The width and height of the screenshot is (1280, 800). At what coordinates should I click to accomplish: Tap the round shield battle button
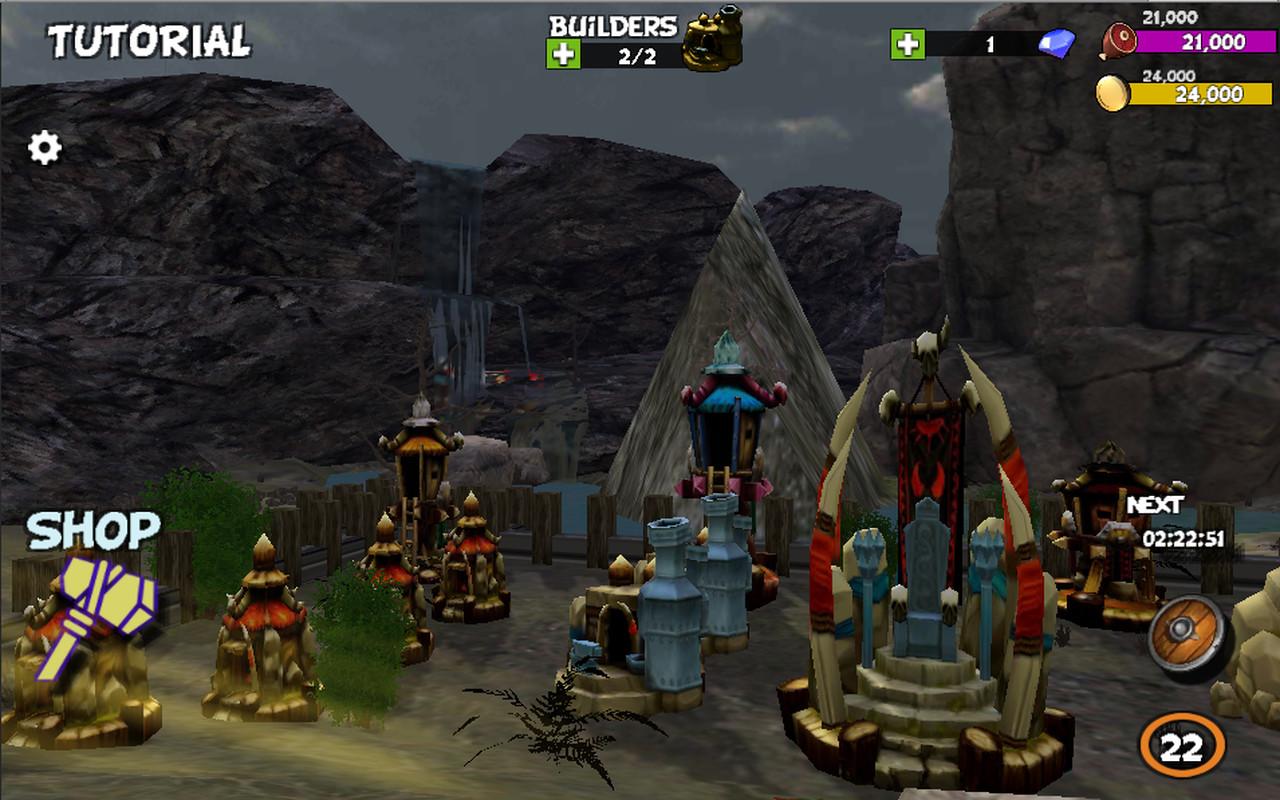click(1187, 637)
